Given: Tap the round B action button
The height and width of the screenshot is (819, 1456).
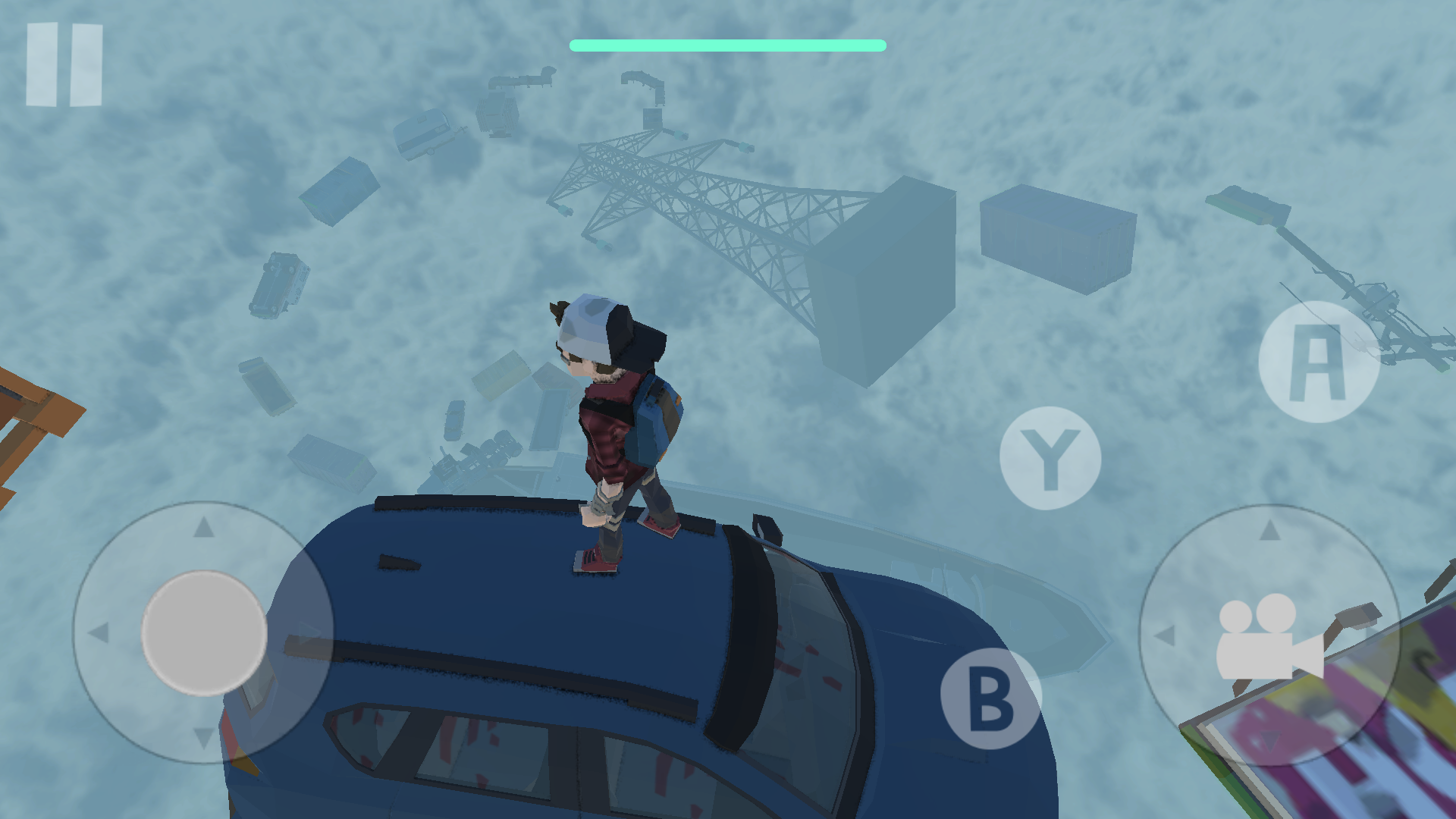Looking at the screenshot, I should point(991,698).
